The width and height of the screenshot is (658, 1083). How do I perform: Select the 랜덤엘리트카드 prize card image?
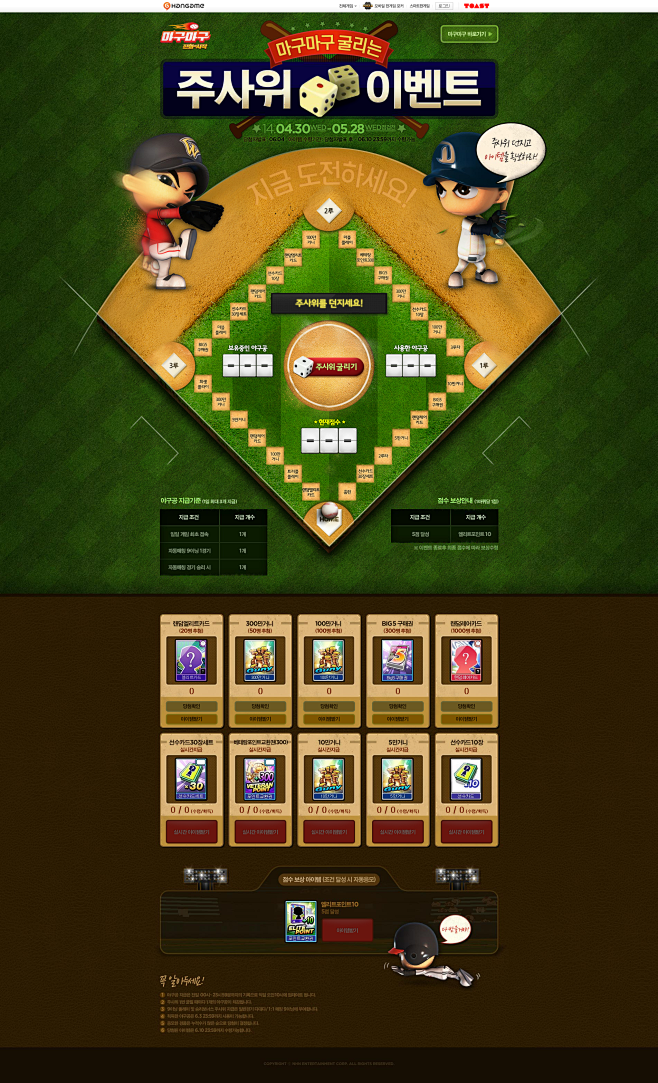click(x=190, y=660)
